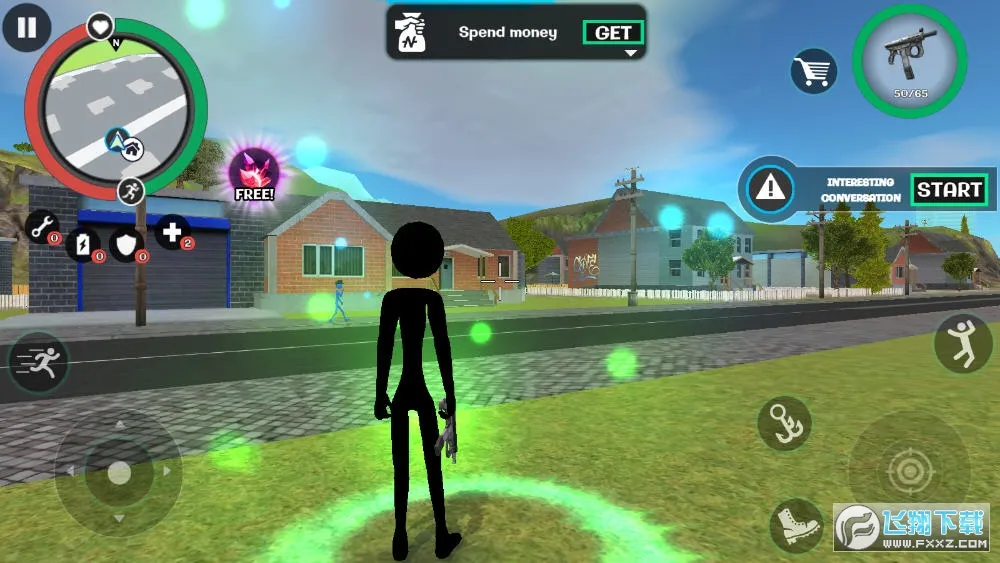Use the medkit plus item
The height and width of the screenshot is (563, 1000).
[172, 233]
